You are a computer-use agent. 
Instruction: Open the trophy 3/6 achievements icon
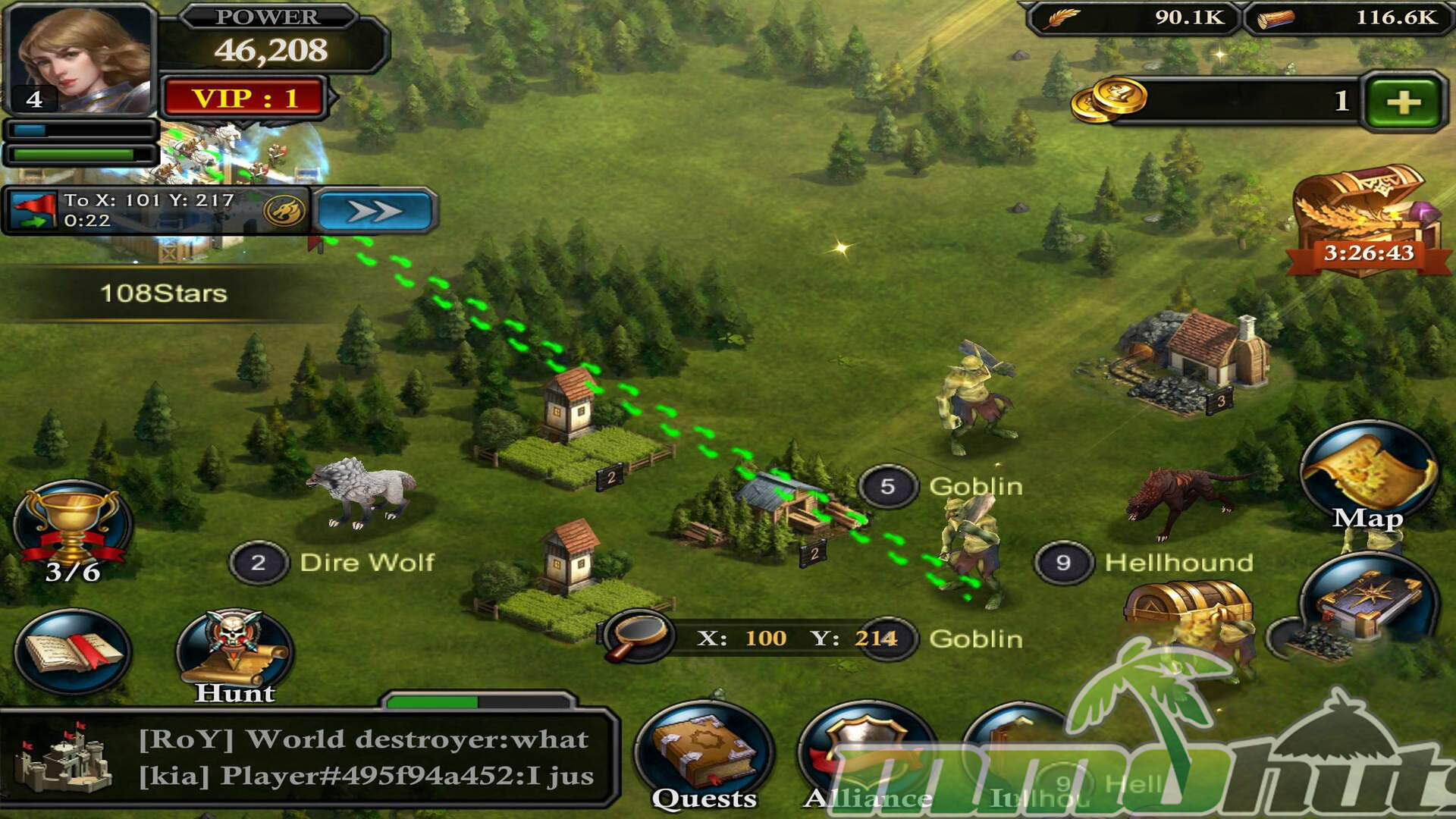73,531
